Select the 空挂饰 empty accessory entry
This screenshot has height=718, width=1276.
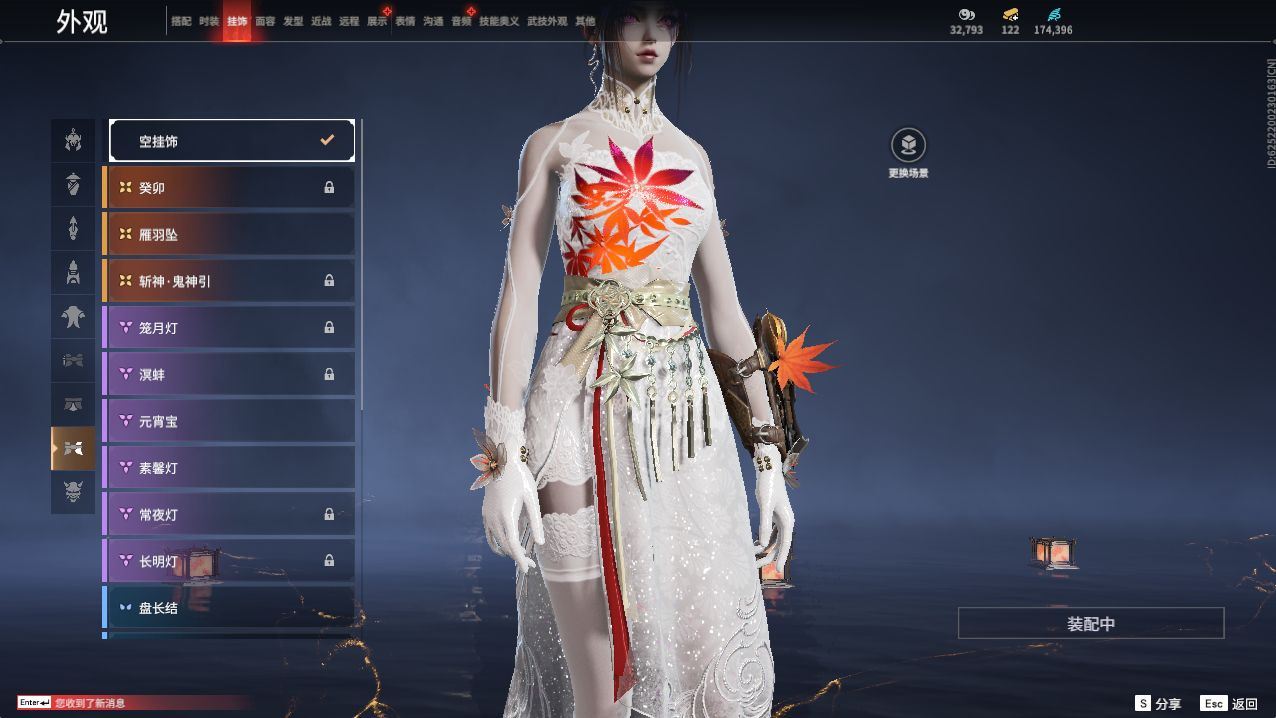231,141
